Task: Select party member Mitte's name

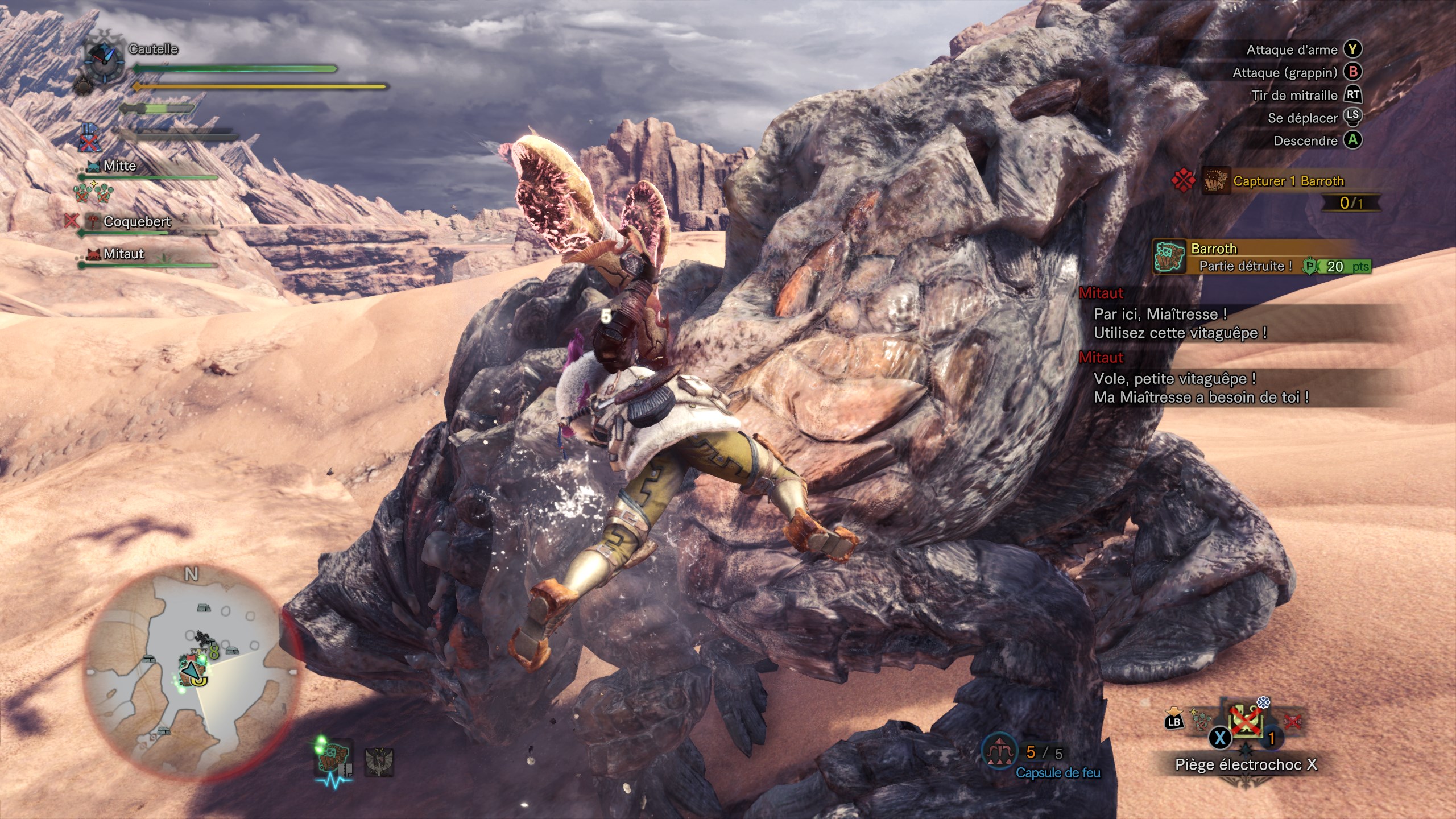Action: click(x=120, y=166)
